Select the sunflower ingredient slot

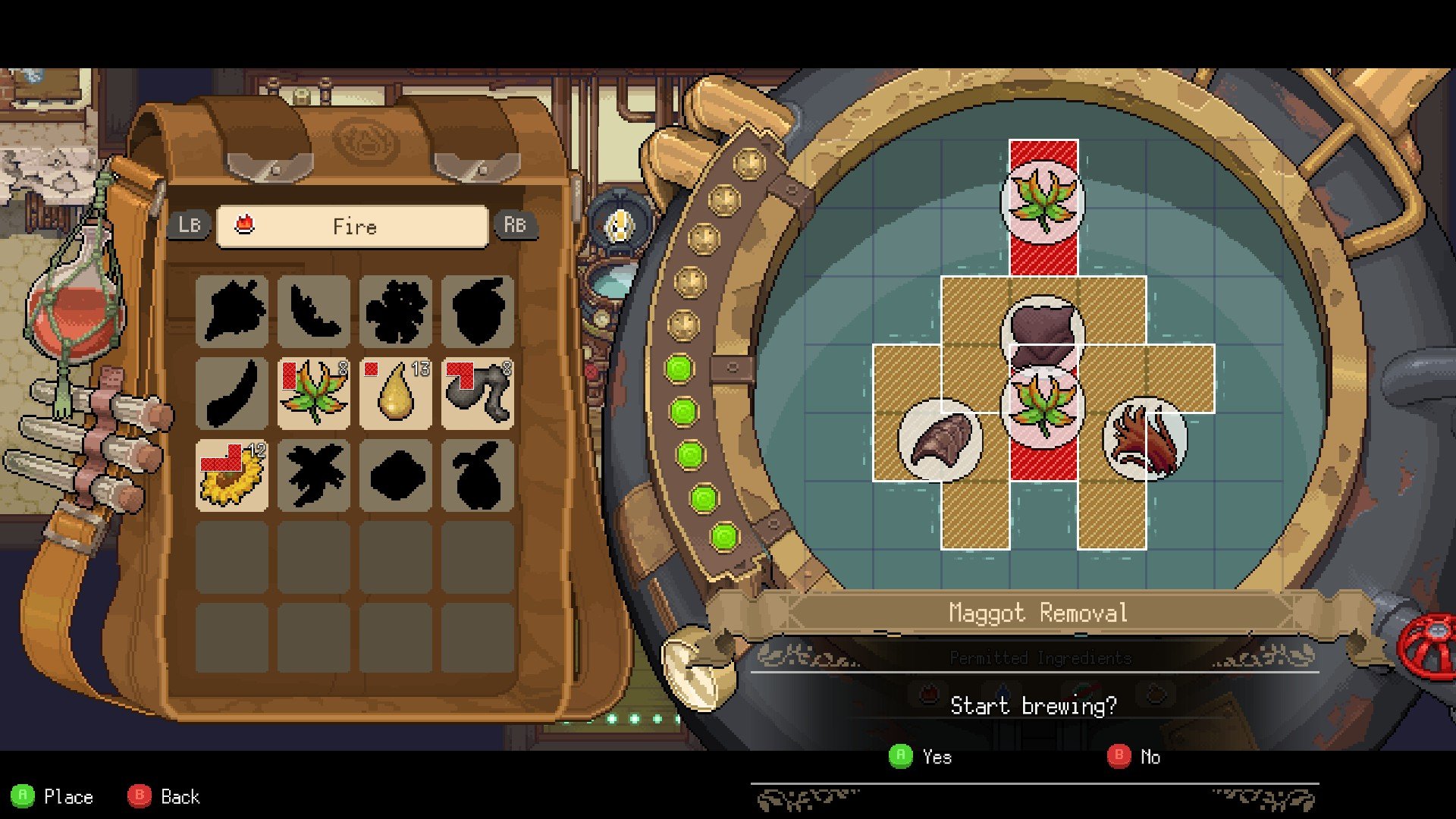point(232,476)
